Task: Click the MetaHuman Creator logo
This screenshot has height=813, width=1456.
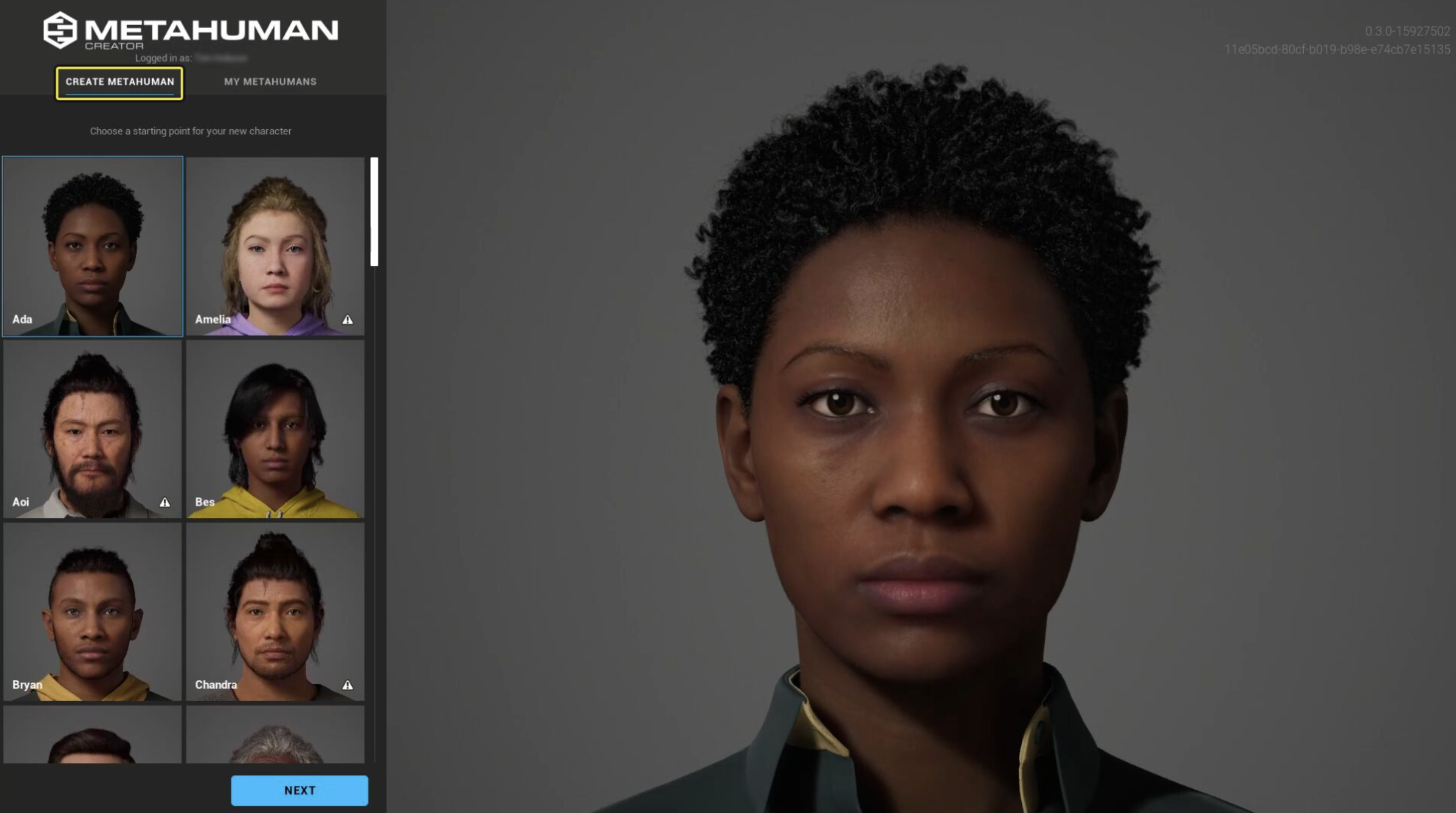Action: [x=191, y=31]
